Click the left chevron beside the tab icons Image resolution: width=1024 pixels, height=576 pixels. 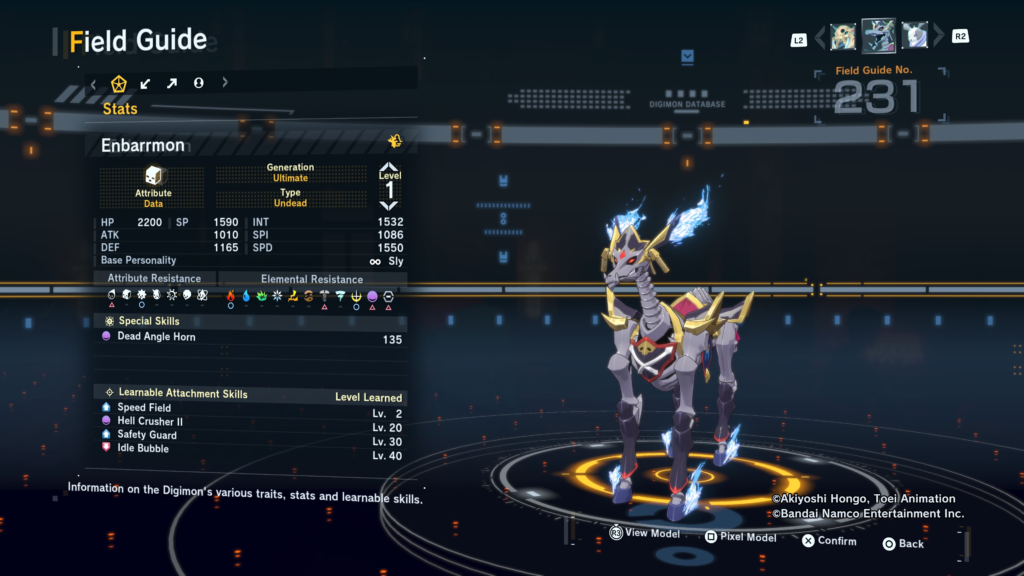pyautogui.click(x=94, y=83)
